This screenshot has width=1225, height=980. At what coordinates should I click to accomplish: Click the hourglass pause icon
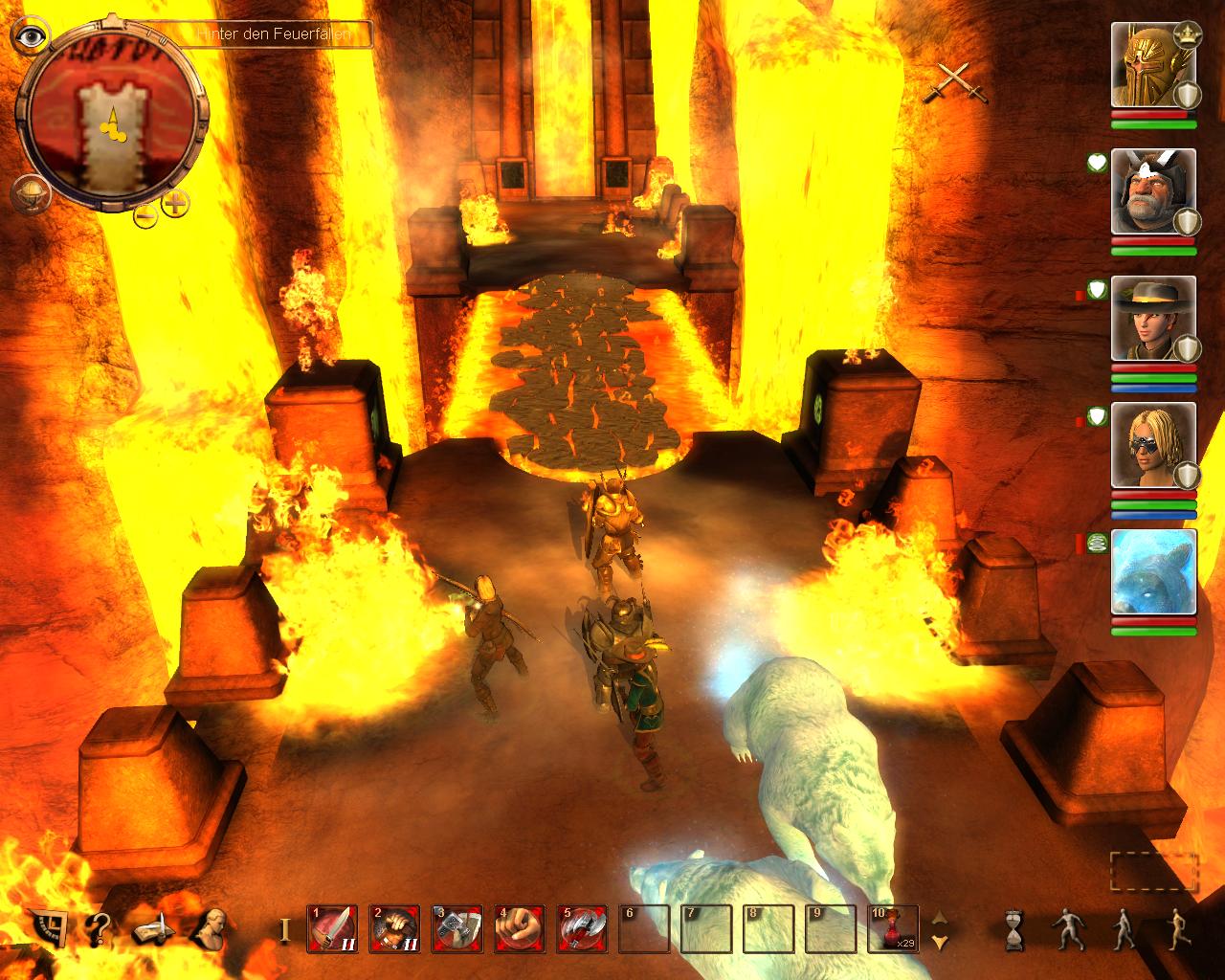tap(1013, 929)
